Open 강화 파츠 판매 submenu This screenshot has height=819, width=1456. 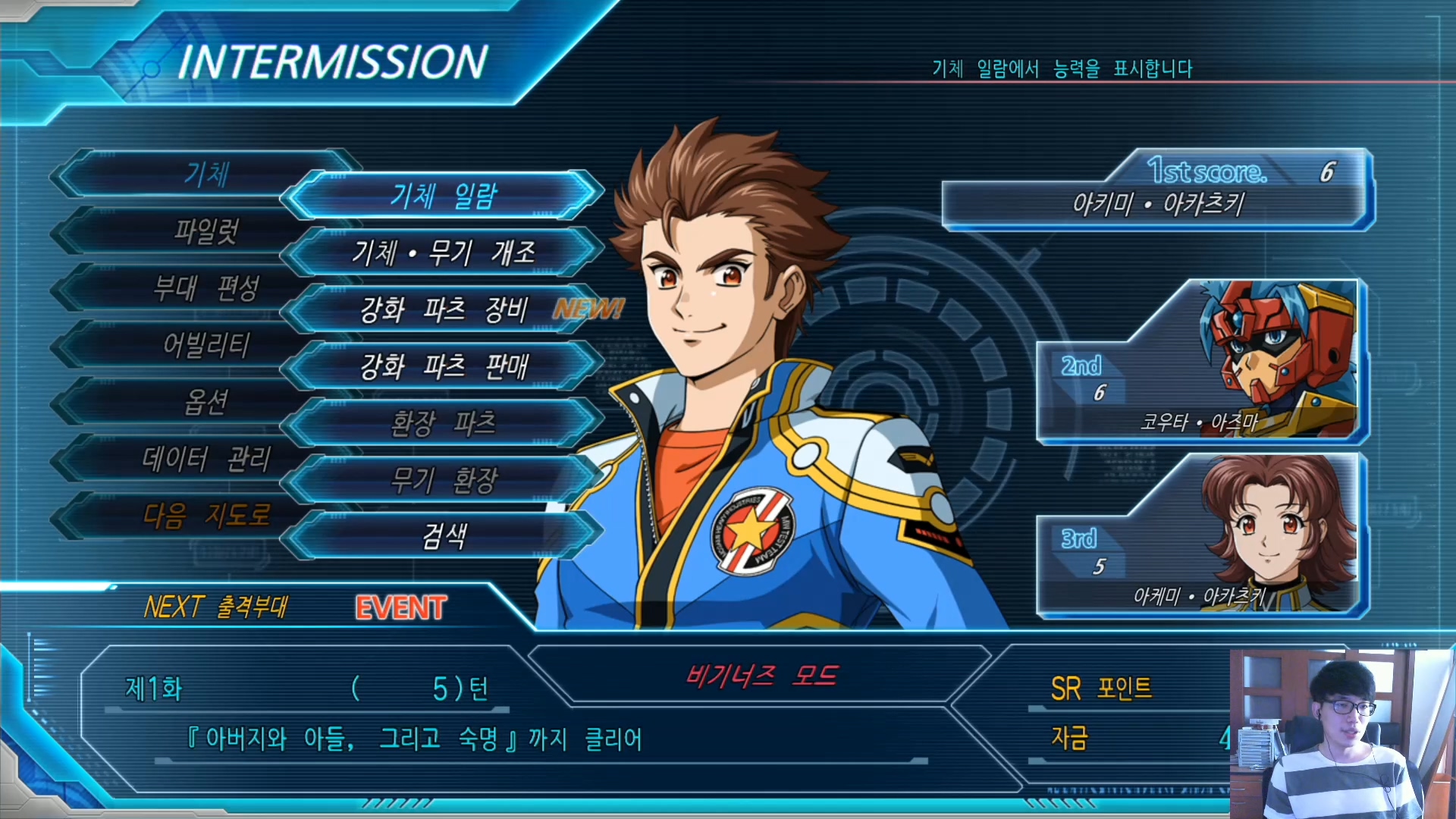pos(444,367)
